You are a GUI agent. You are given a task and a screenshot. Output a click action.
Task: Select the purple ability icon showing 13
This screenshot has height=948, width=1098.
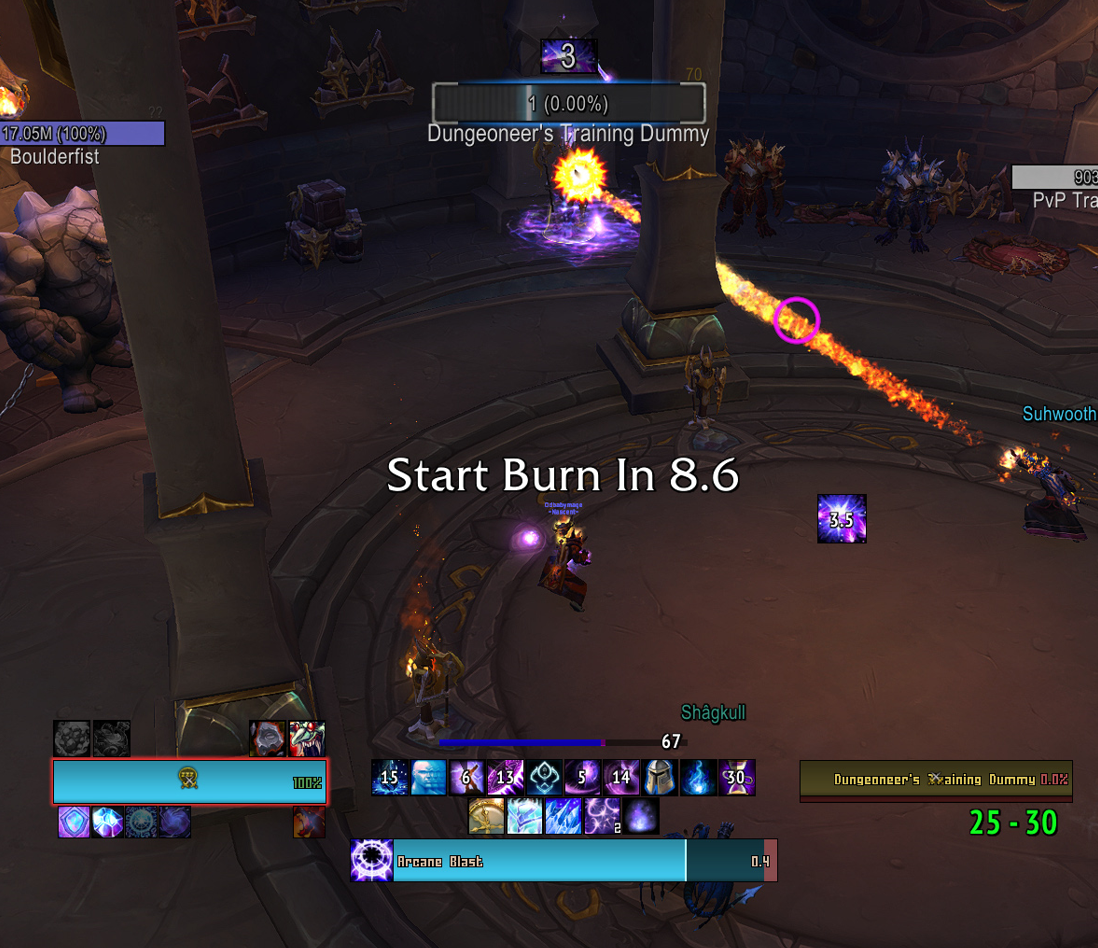click(505, 777)
